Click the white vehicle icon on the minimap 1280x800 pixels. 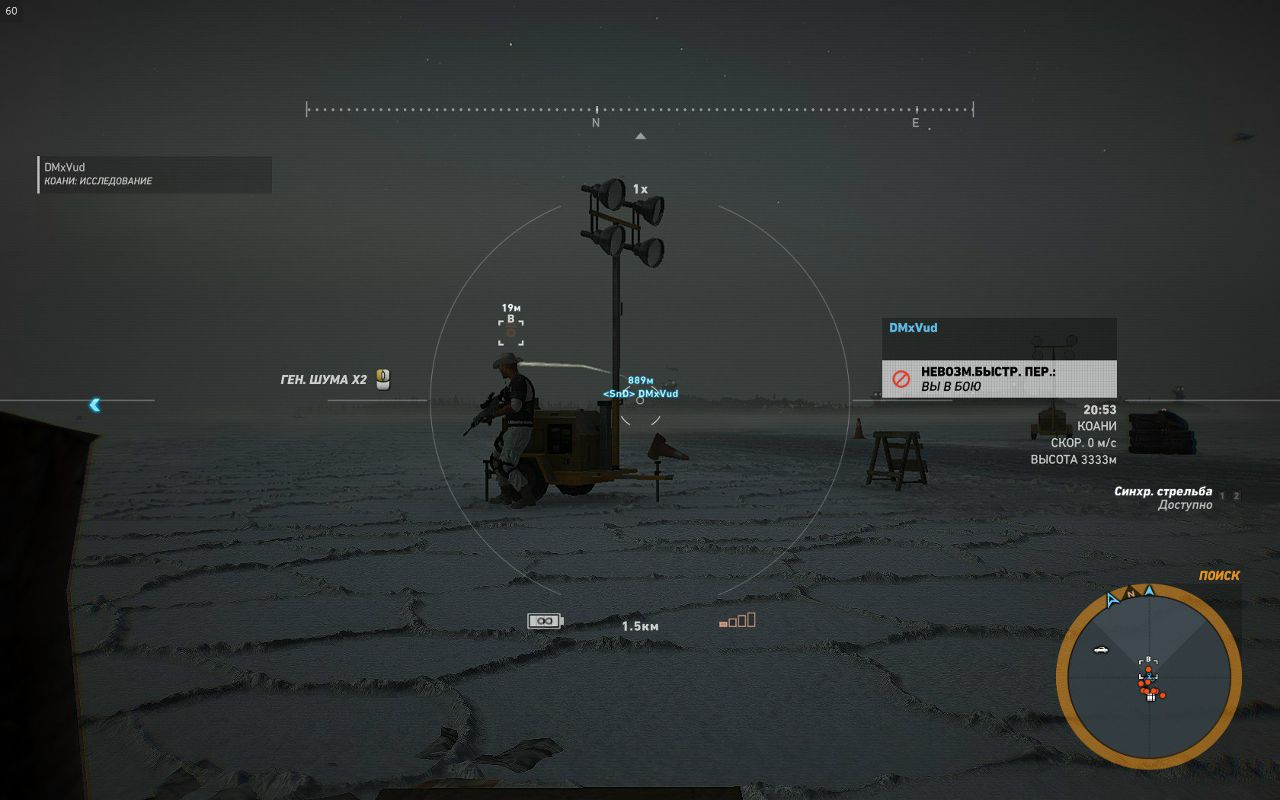1101,650
